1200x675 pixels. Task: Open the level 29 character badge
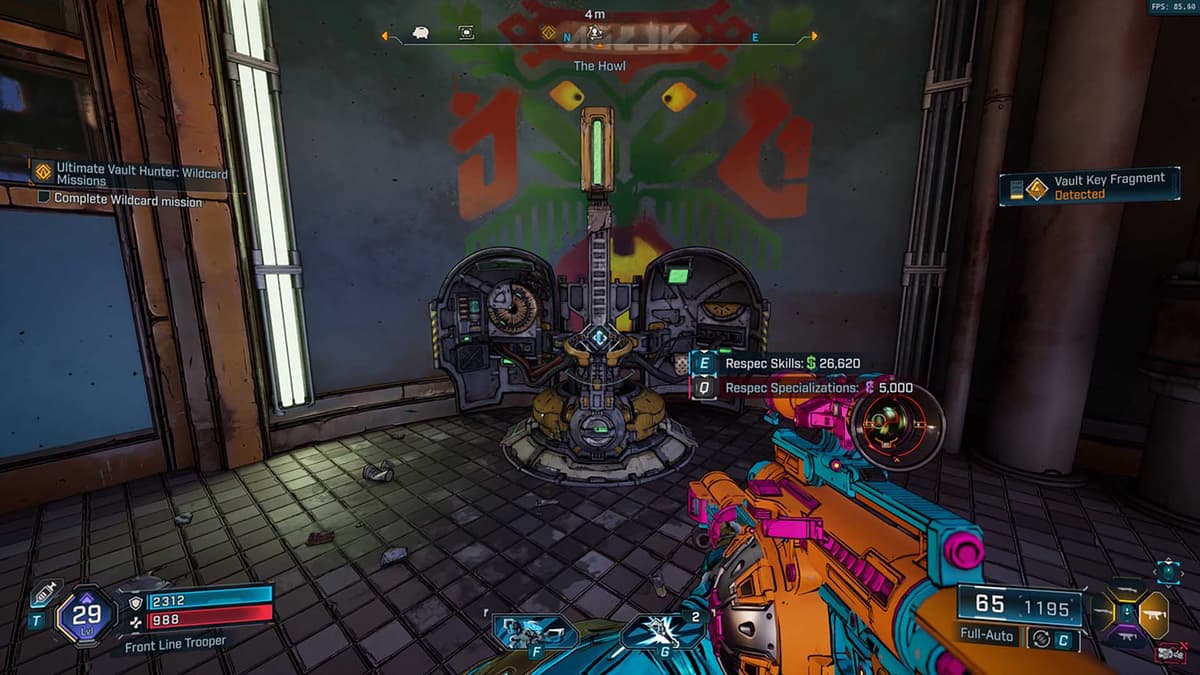tap(88, 613)
